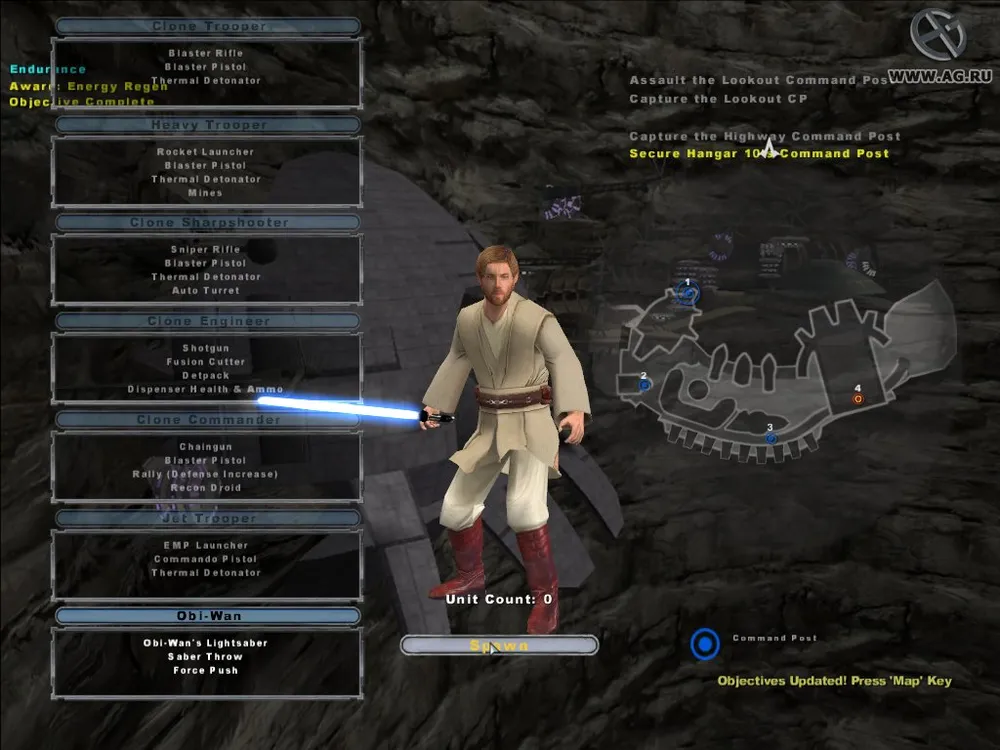This screenshot has height=750, width=1000.
Task: Click the red command post 4 marker
Action: (x=857, y=398)
